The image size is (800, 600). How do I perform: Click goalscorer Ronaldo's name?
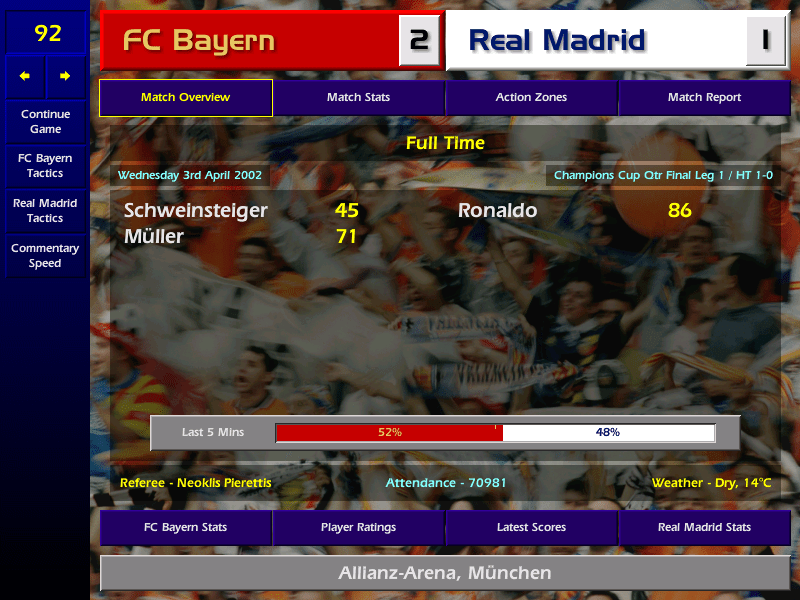click(497, 211)
